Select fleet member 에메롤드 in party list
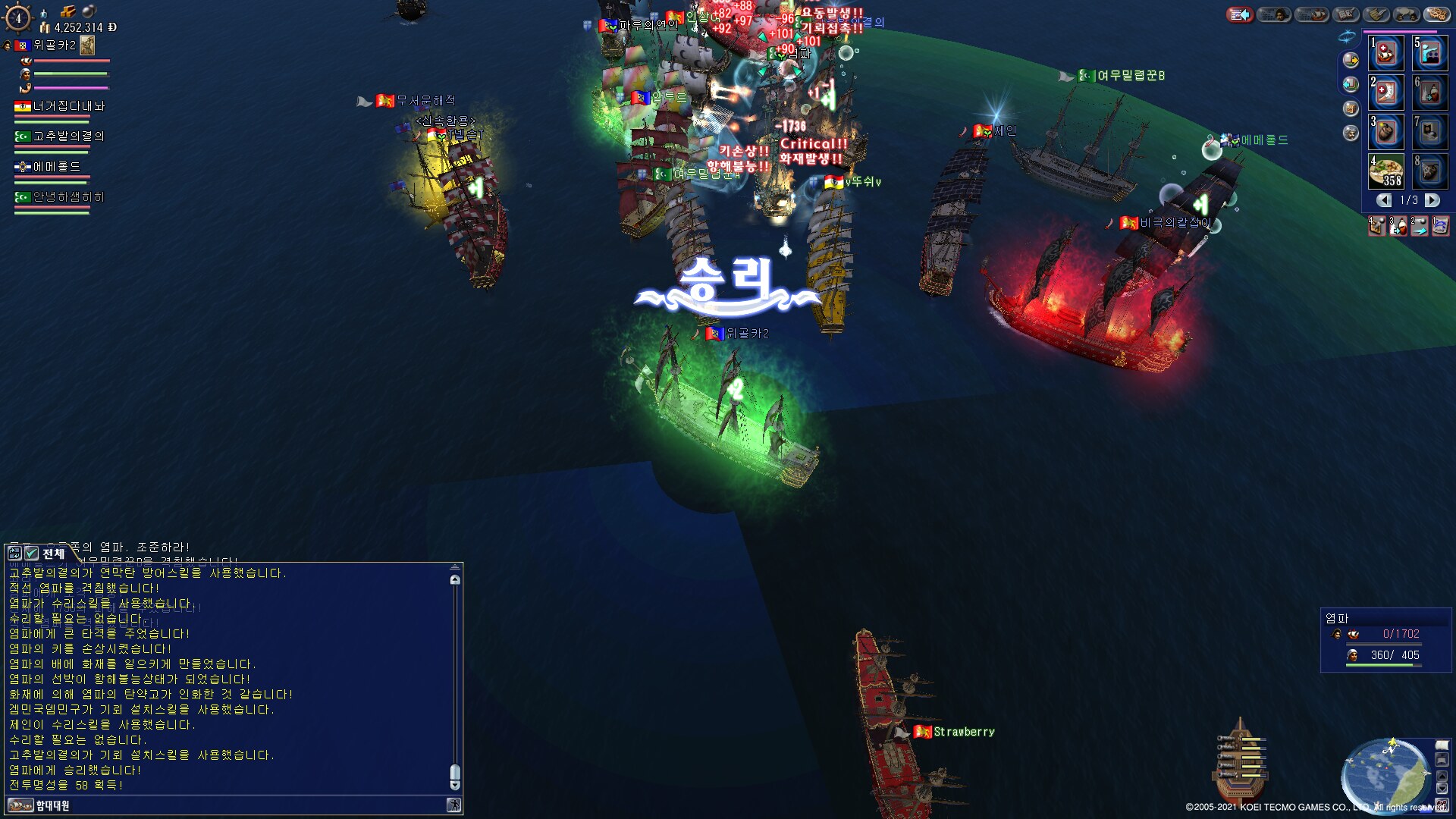The image size is (1456, 819). (56, 167)
